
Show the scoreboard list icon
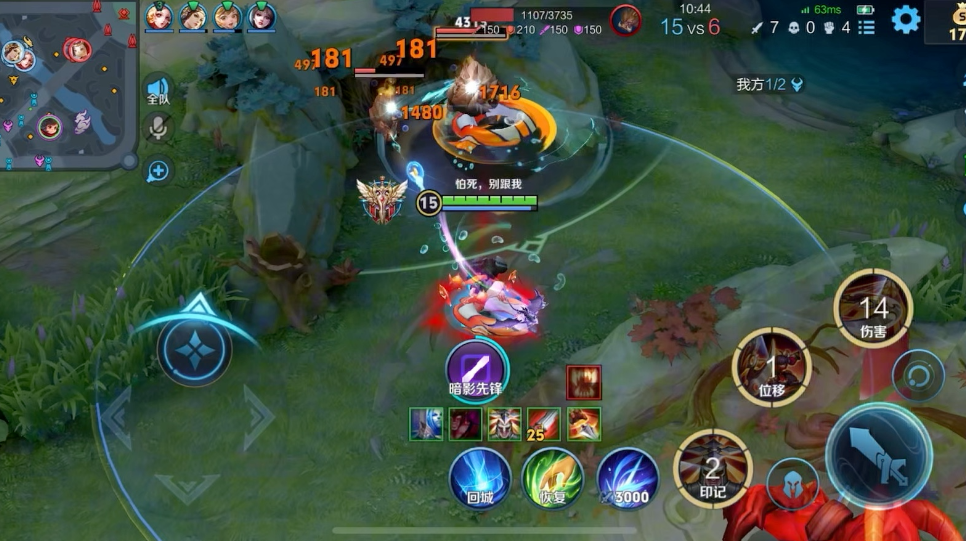(x=866, y=27)
